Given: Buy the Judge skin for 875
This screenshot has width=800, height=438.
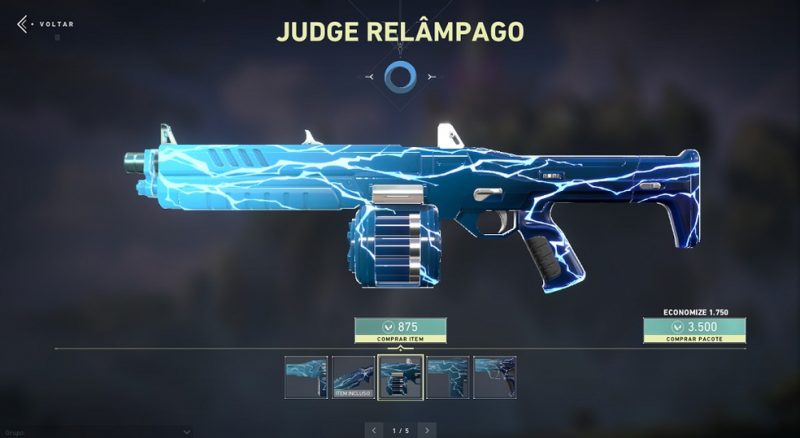Looking at the screenshot, I should point(400,331).
